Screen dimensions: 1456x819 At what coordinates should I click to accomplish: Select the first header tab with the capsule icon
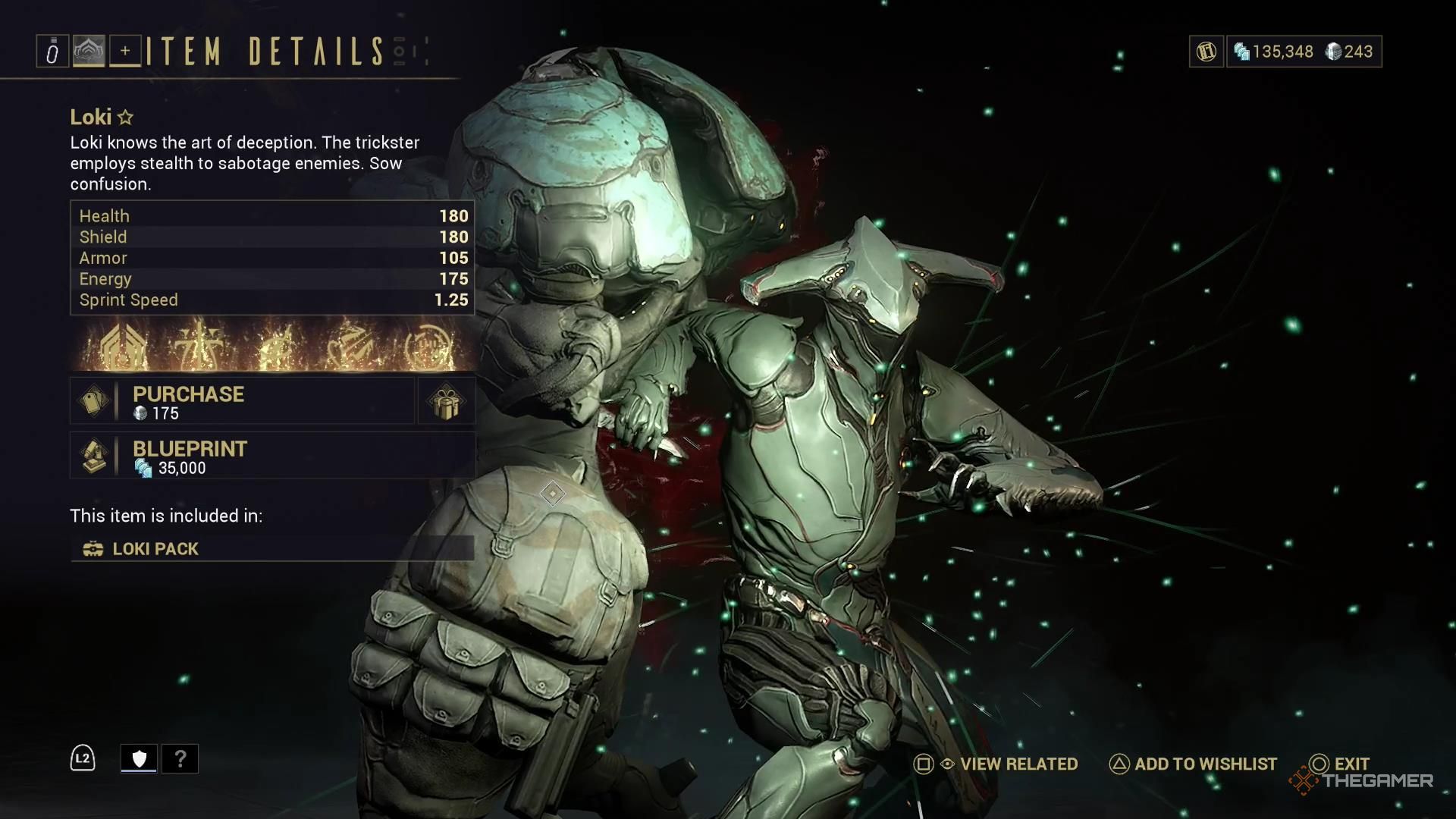(52, 52)
